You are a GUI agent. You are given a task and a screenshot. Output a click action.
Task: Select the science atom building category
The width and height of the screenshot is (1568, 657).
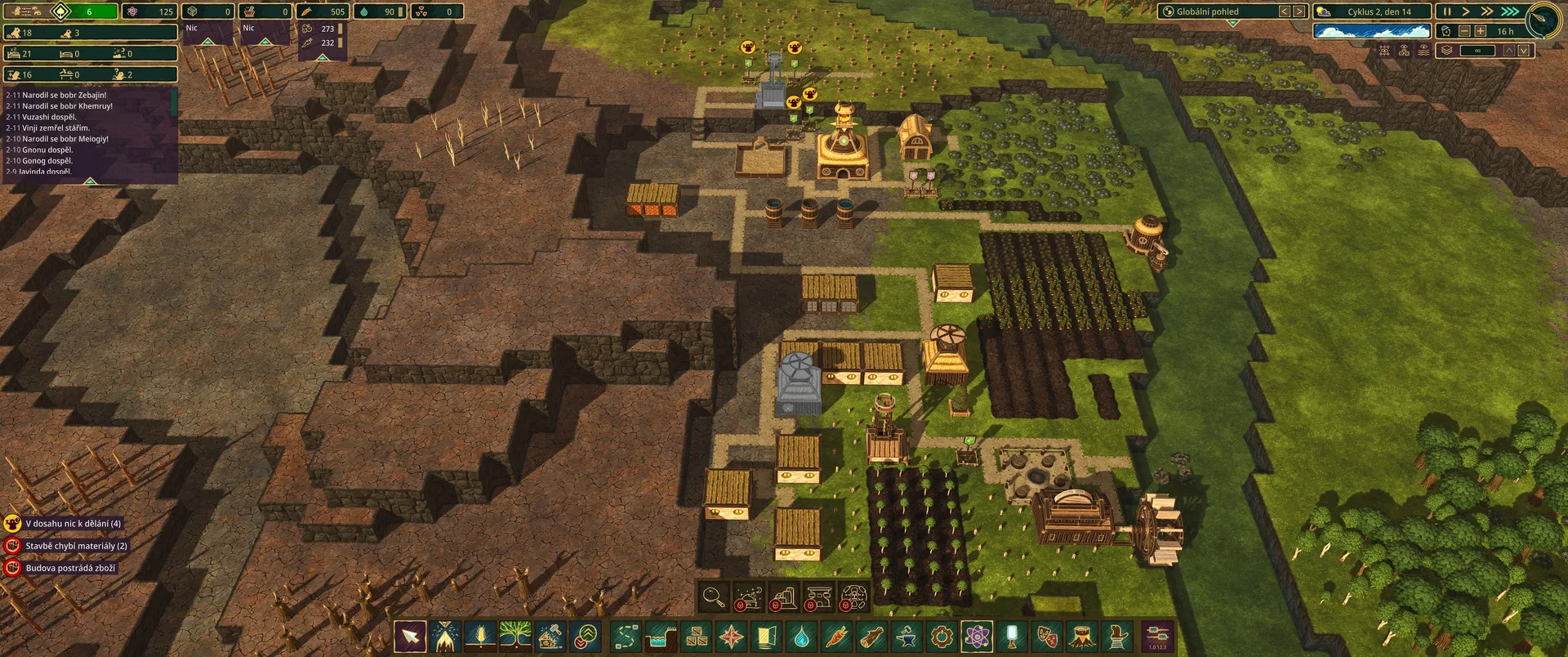(977, 636)
